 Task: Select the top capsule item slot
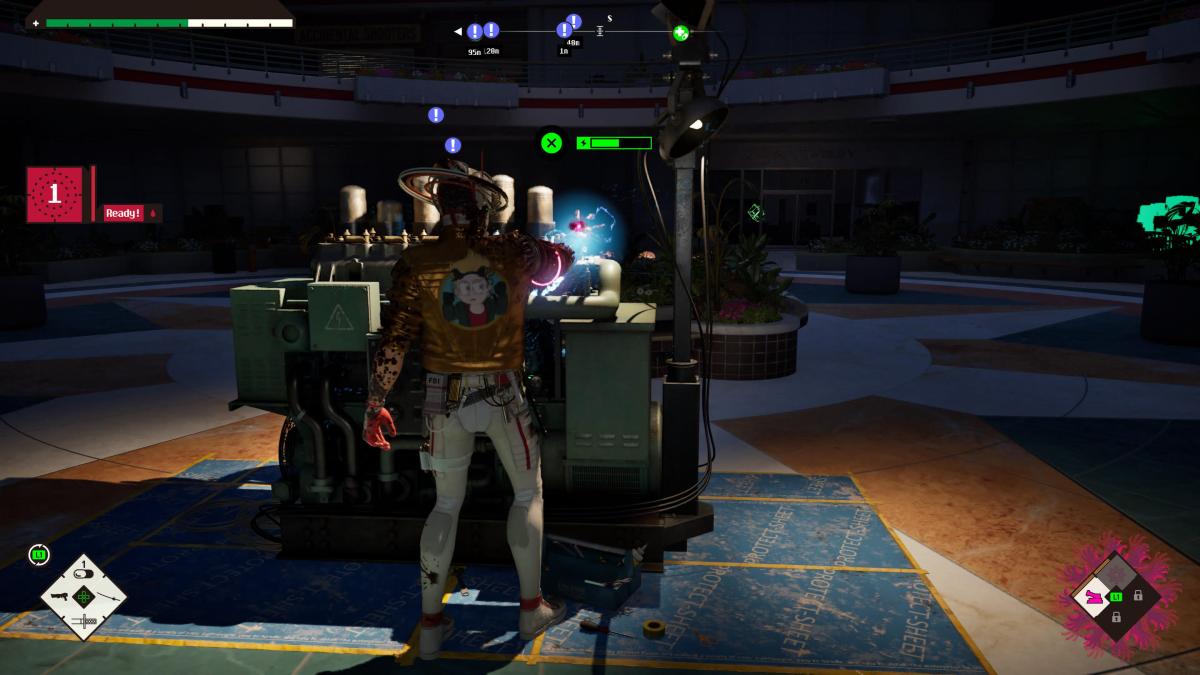click(84, 573)
